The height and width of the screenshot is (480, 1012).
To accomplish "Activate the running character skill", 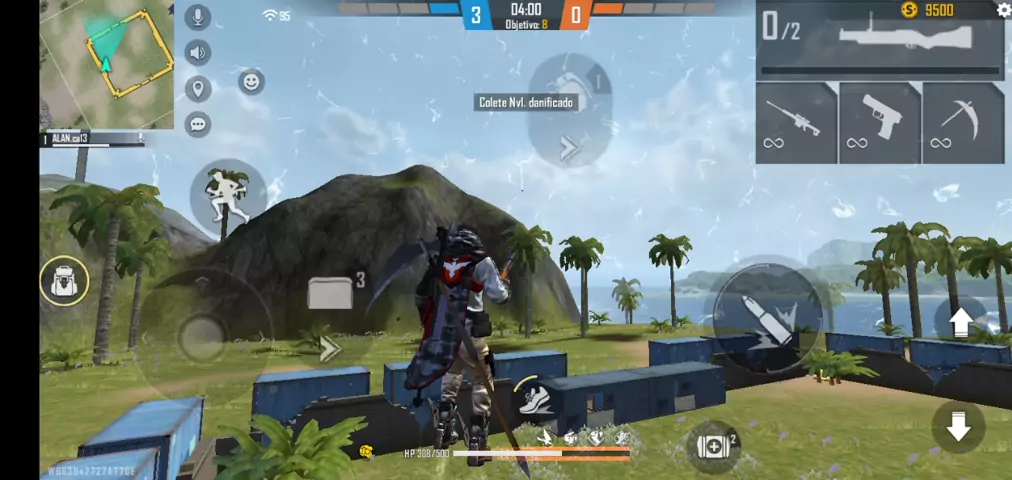I will (x=227, y=197).
